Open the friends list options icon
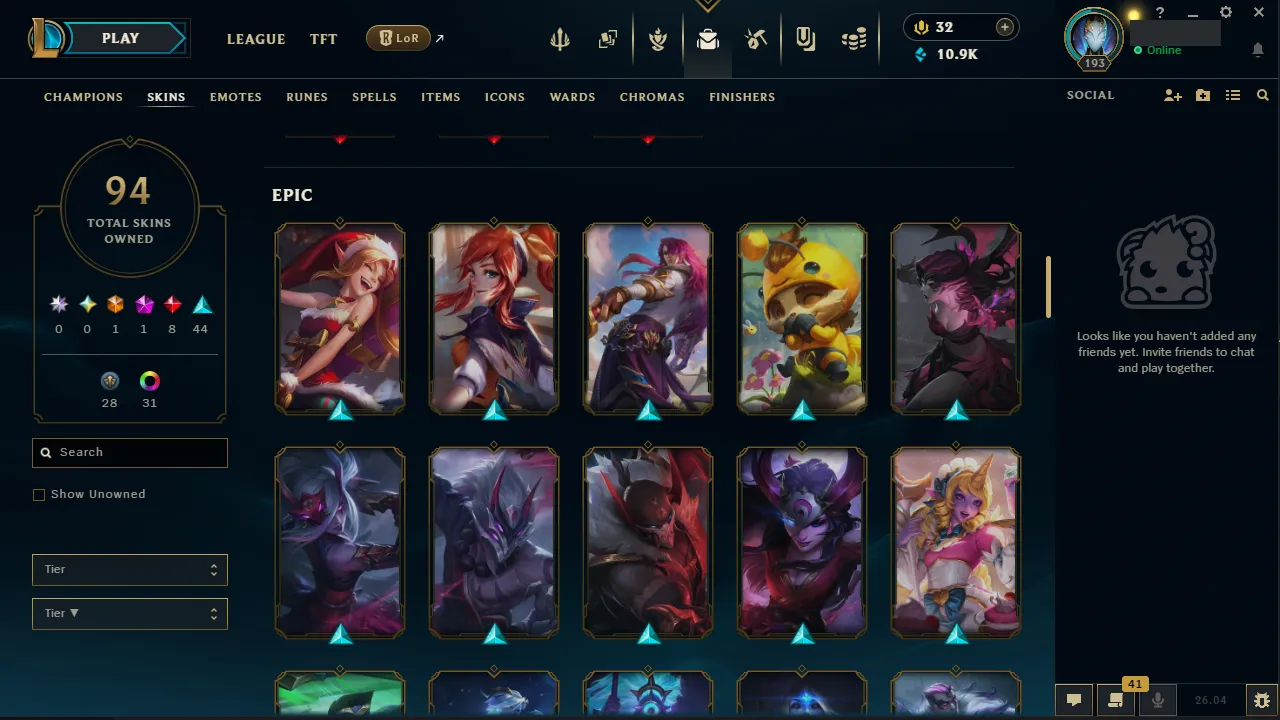This screenshot has height=720, width=1280. (x=1232, y=95)
